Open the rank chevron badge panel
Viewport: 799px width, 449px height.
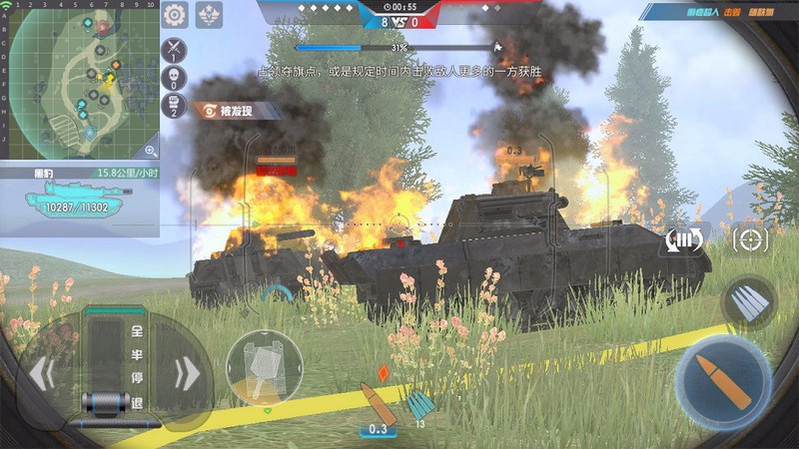click(x=209, y=14)
